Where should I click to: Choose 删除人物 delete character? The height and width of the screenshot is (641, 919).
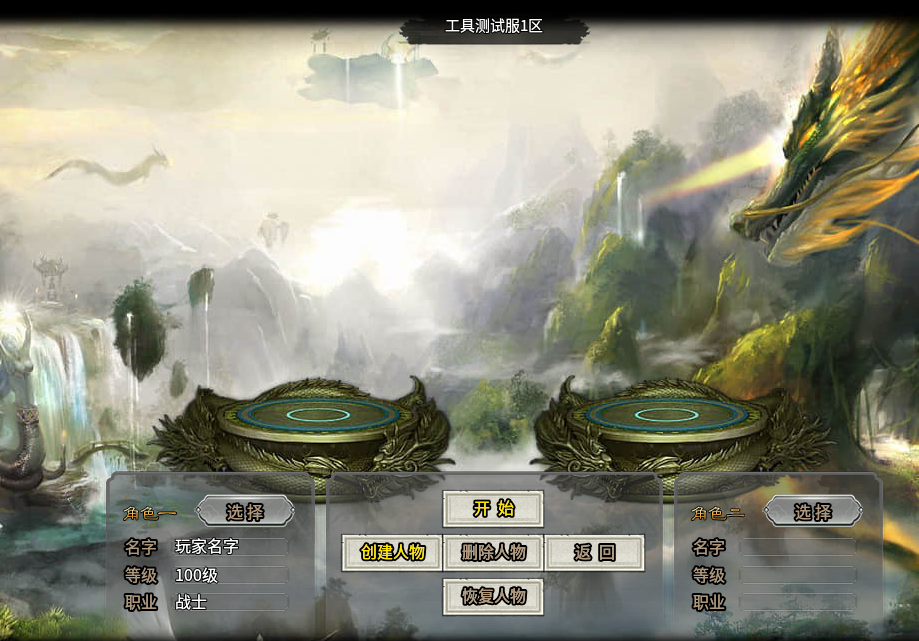click(x=493, y=552)
